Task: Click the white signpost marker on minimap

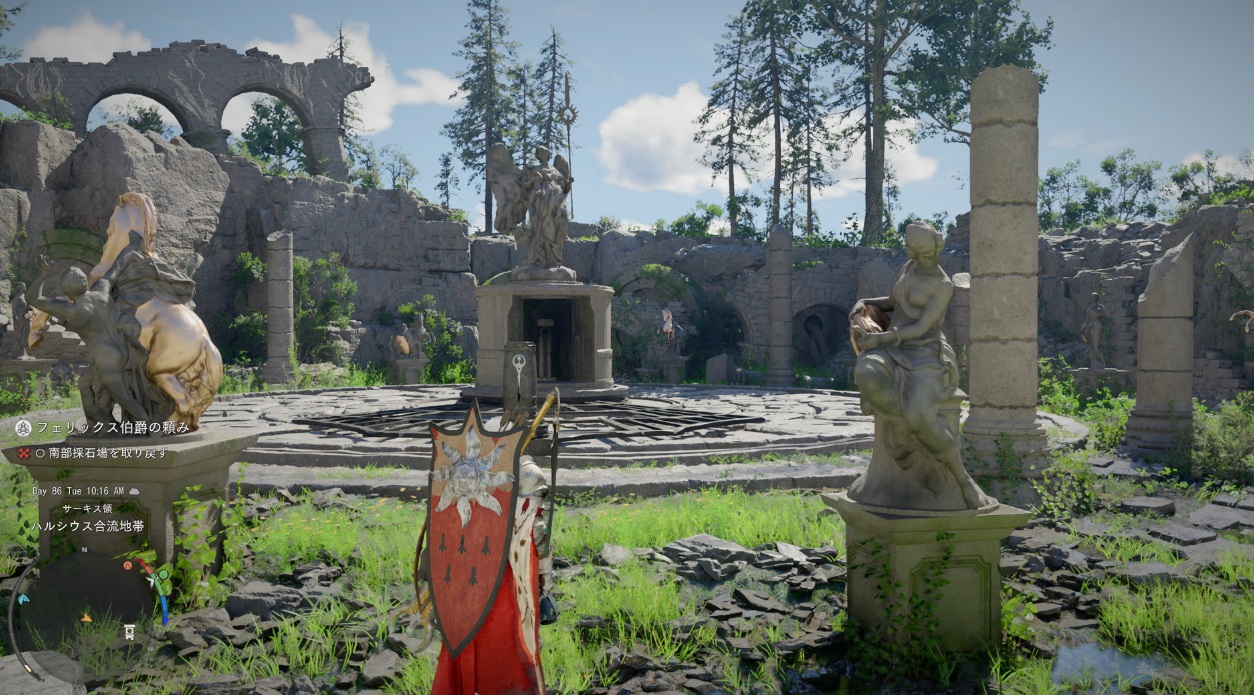Action: pos(129,631)
